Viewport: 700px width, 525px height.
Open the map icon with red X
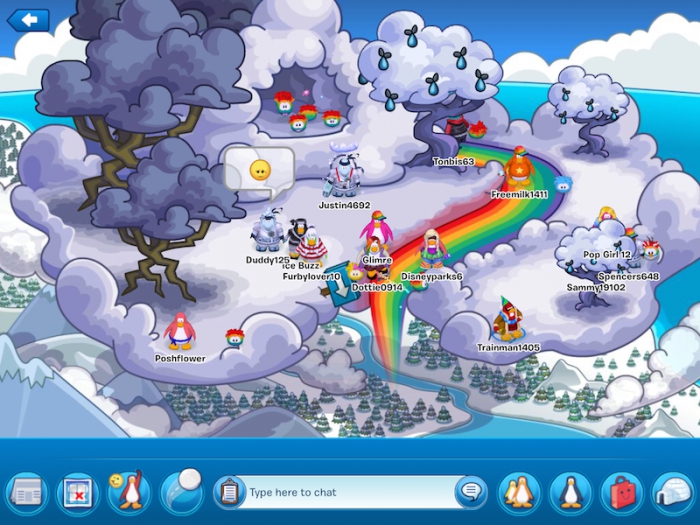77,492
